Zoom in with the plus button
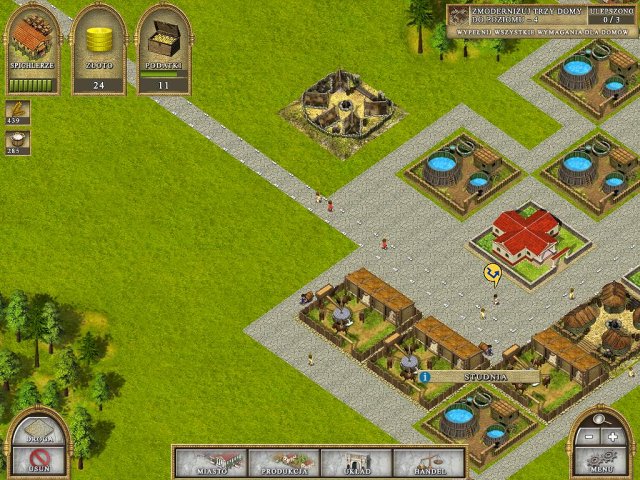 pos(613,437)
